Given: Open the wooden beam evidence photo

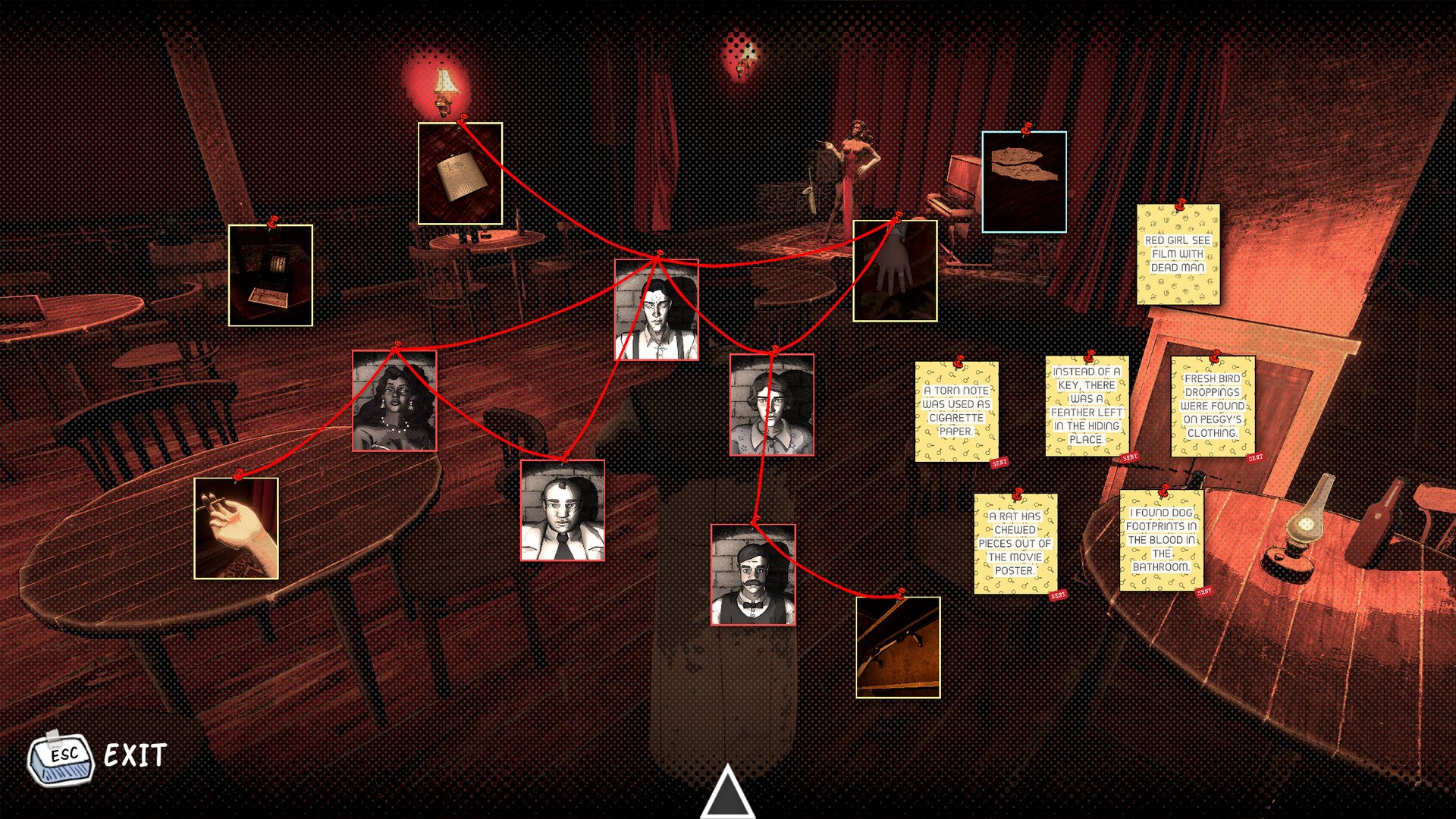Looking at the screenshot, I should click(x=898, y=647).
